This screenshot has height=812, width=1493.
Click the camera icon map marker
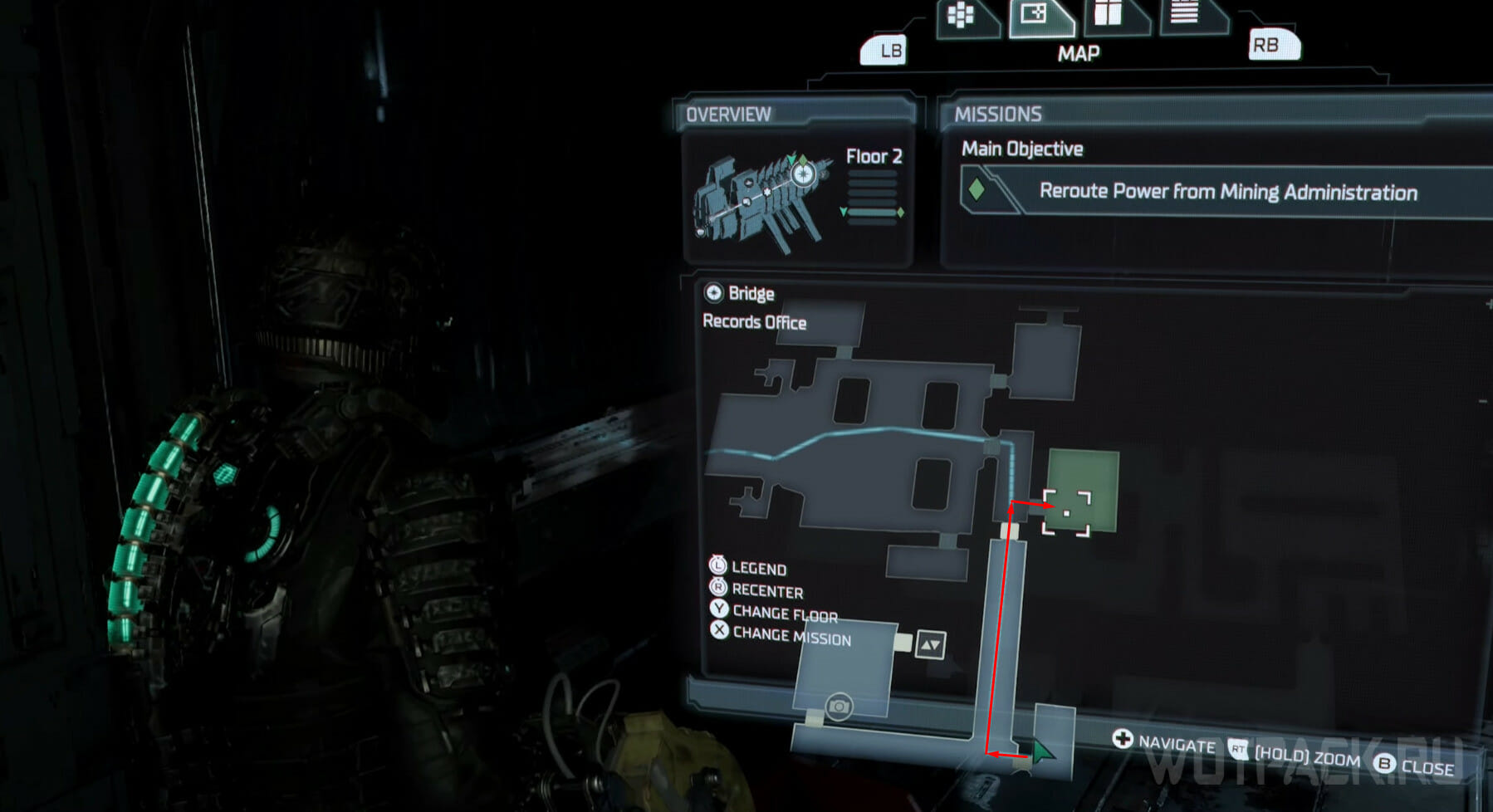pyautogui.click(x=840, y=707)
